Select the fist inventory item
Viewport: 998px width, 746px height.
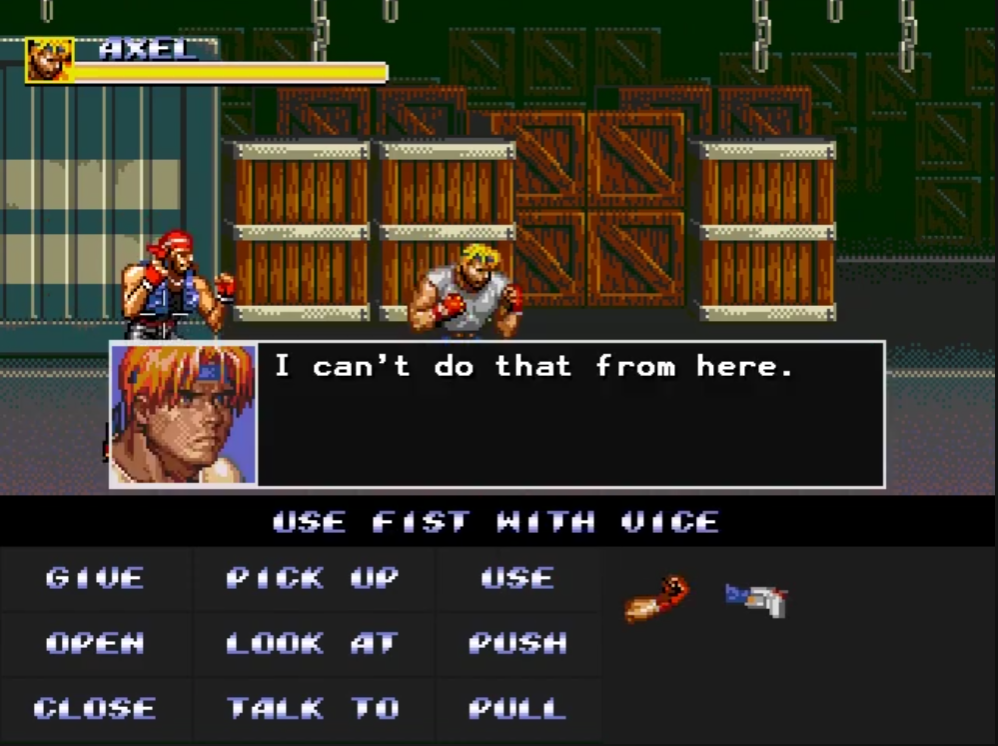[x=657, y=598]
